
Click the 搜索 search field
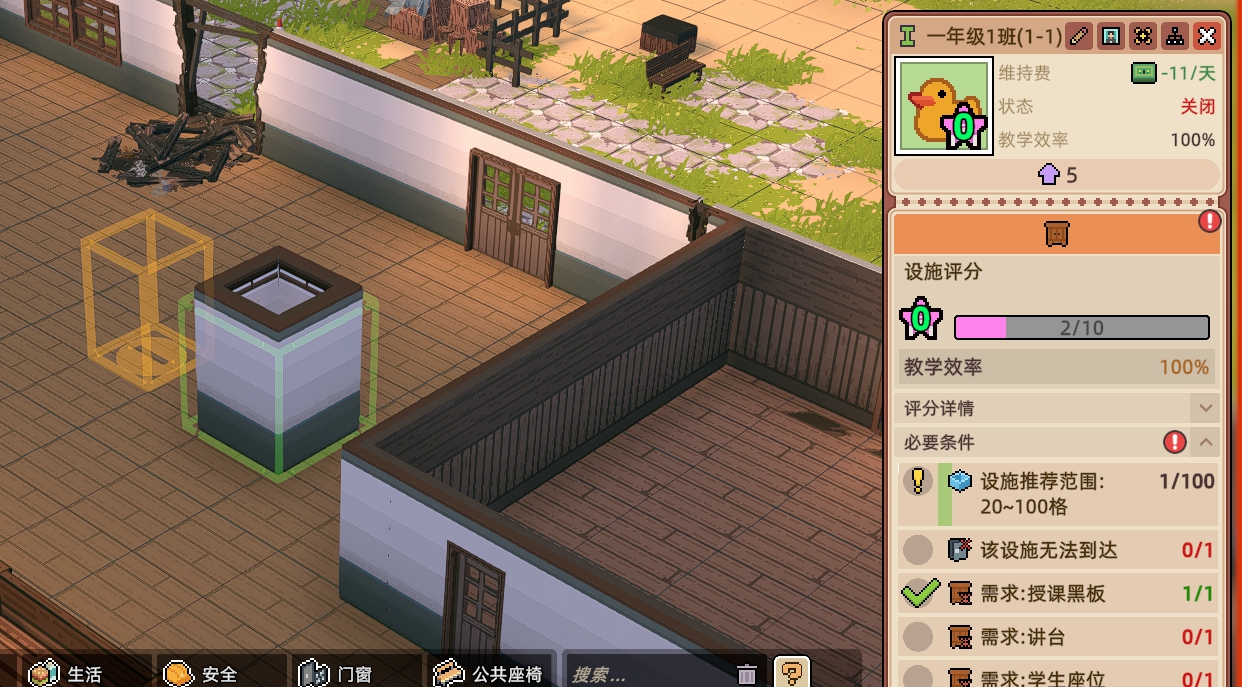point(645,674)
